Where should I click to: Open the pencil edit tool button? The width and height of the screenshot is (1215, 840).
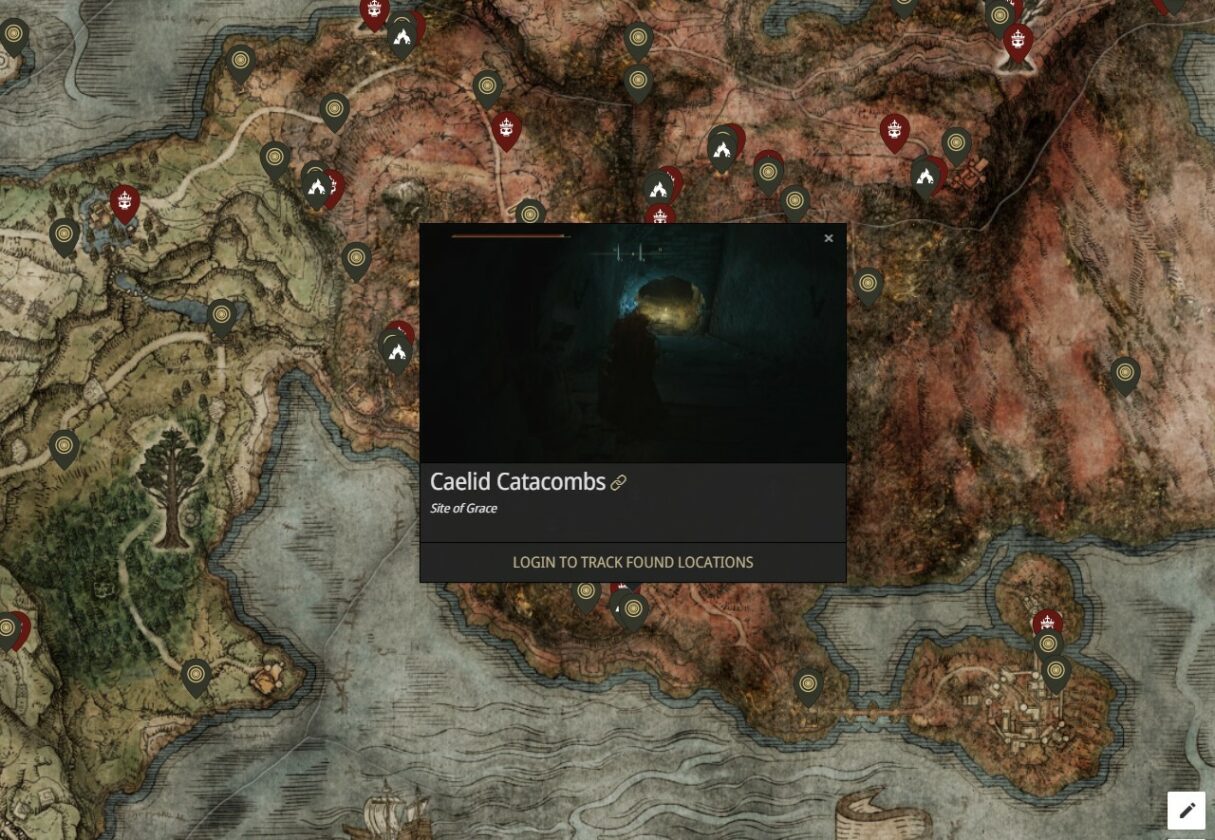click(1186, 810)
